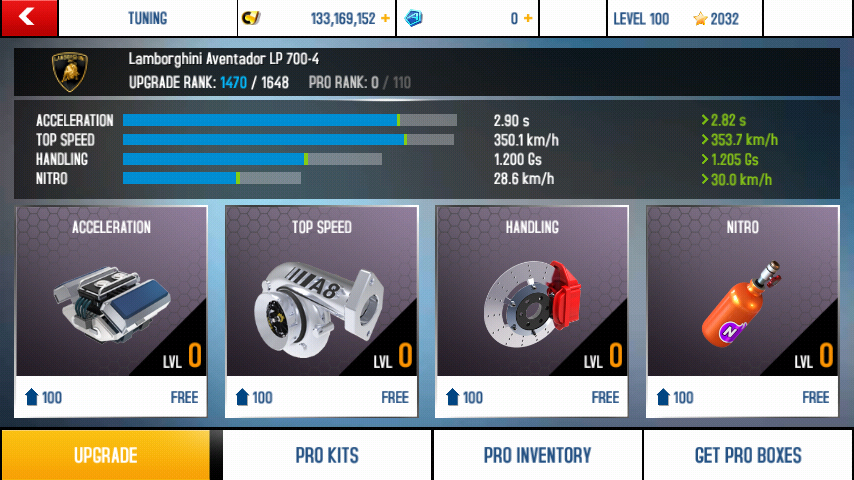Open the Pro Kits tab
The height and width of the screenshot is (480, 854).
click(x=327, y=455)
